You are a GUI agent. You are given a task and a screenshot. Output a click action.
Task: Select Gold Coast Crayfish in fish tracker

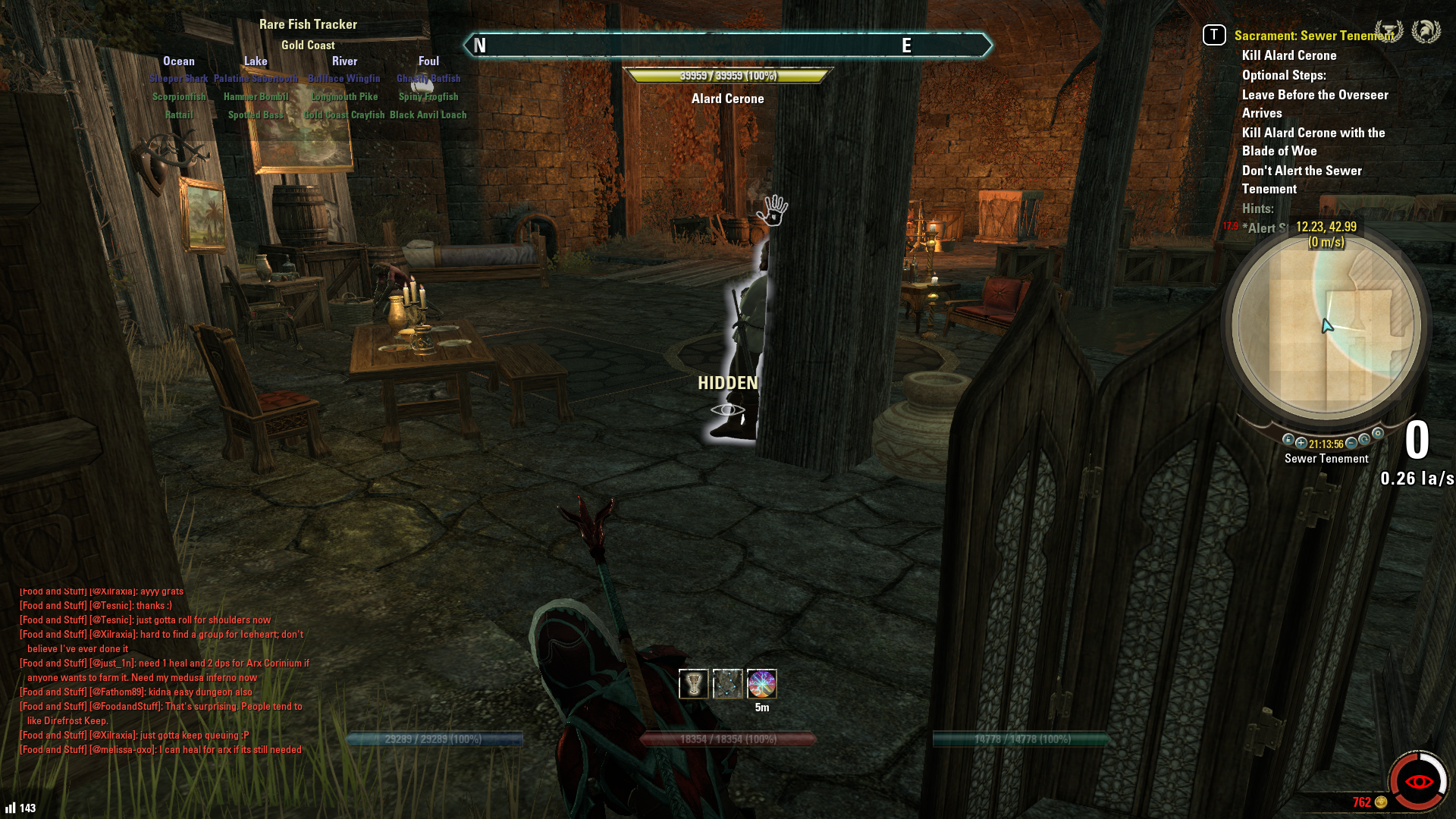(x=344, y=115)
